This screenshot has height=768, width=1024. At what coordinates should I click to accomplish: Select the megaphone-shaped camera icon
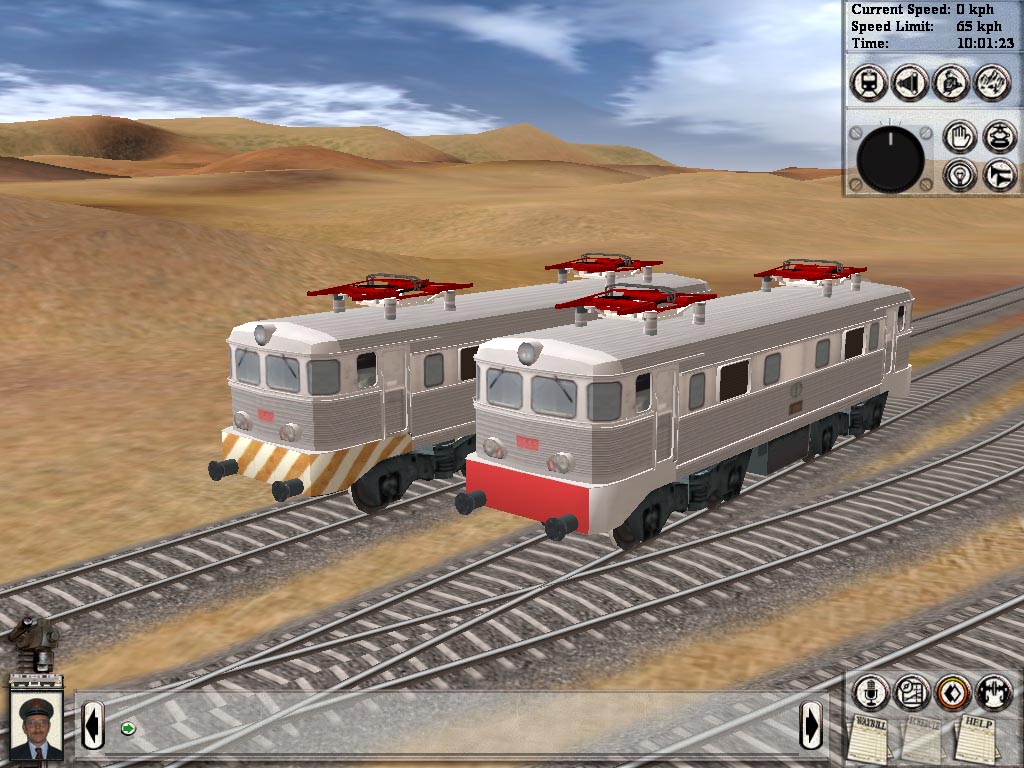[x=910, y=82]
